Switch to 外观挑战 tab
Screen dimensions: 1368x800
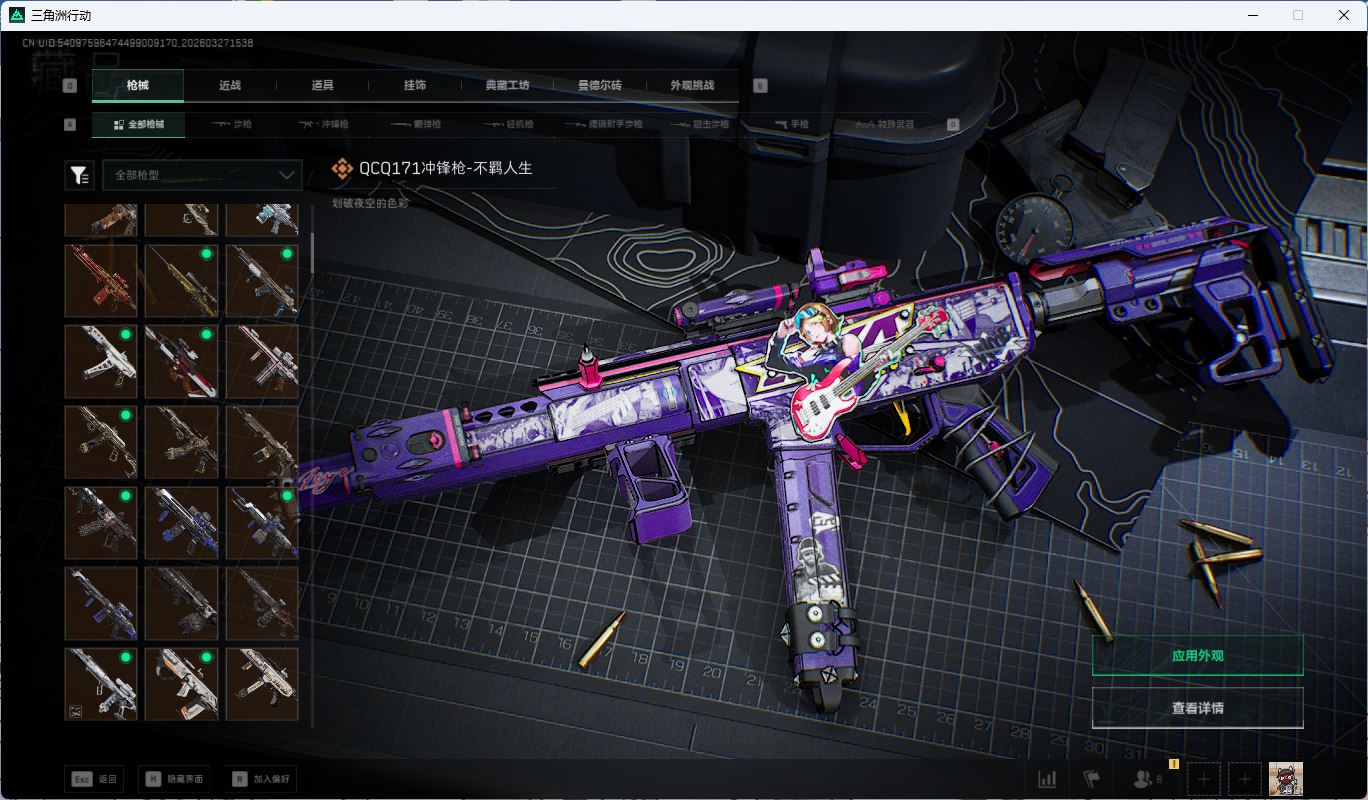point(692,86)
